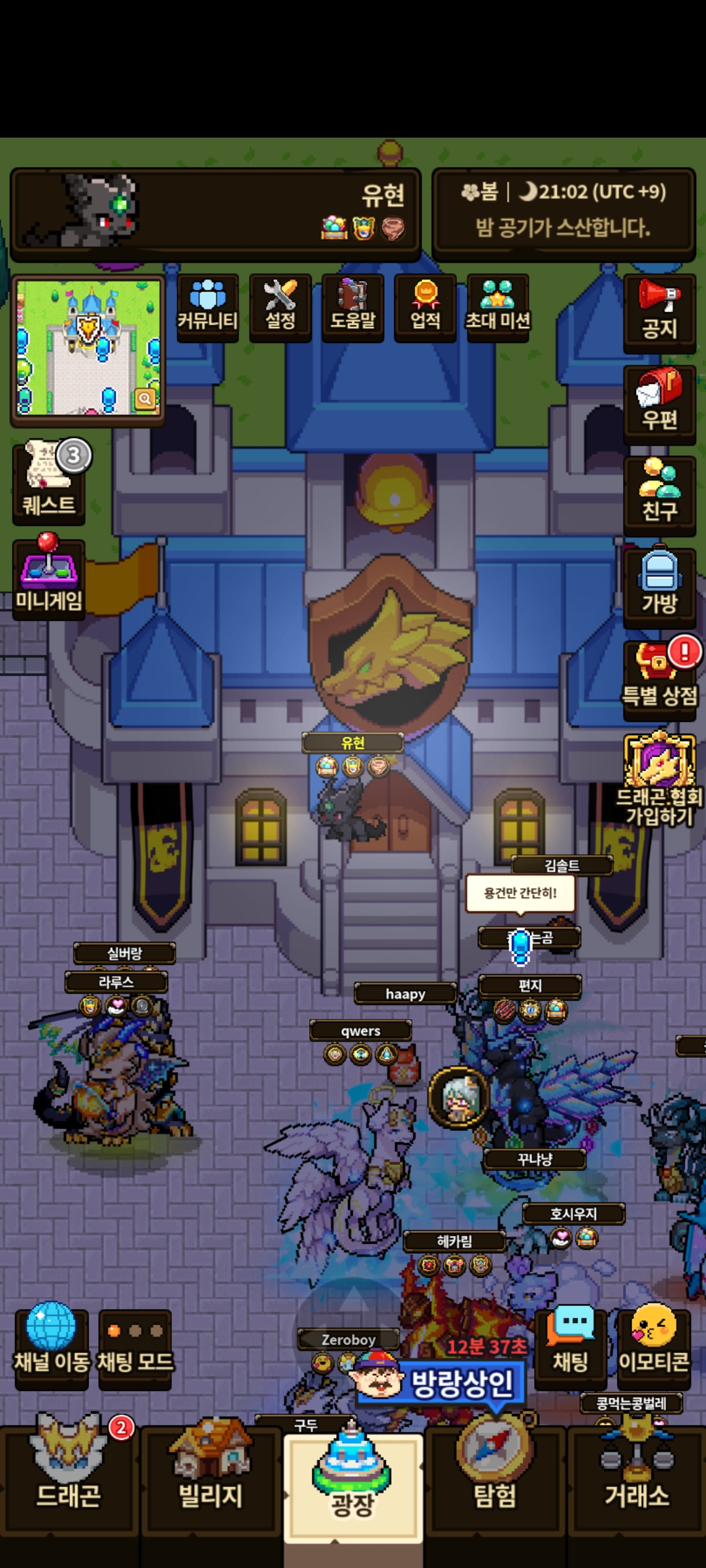
Task: Launch the 미니게임 joystick menu
Action: click(49, 576)
